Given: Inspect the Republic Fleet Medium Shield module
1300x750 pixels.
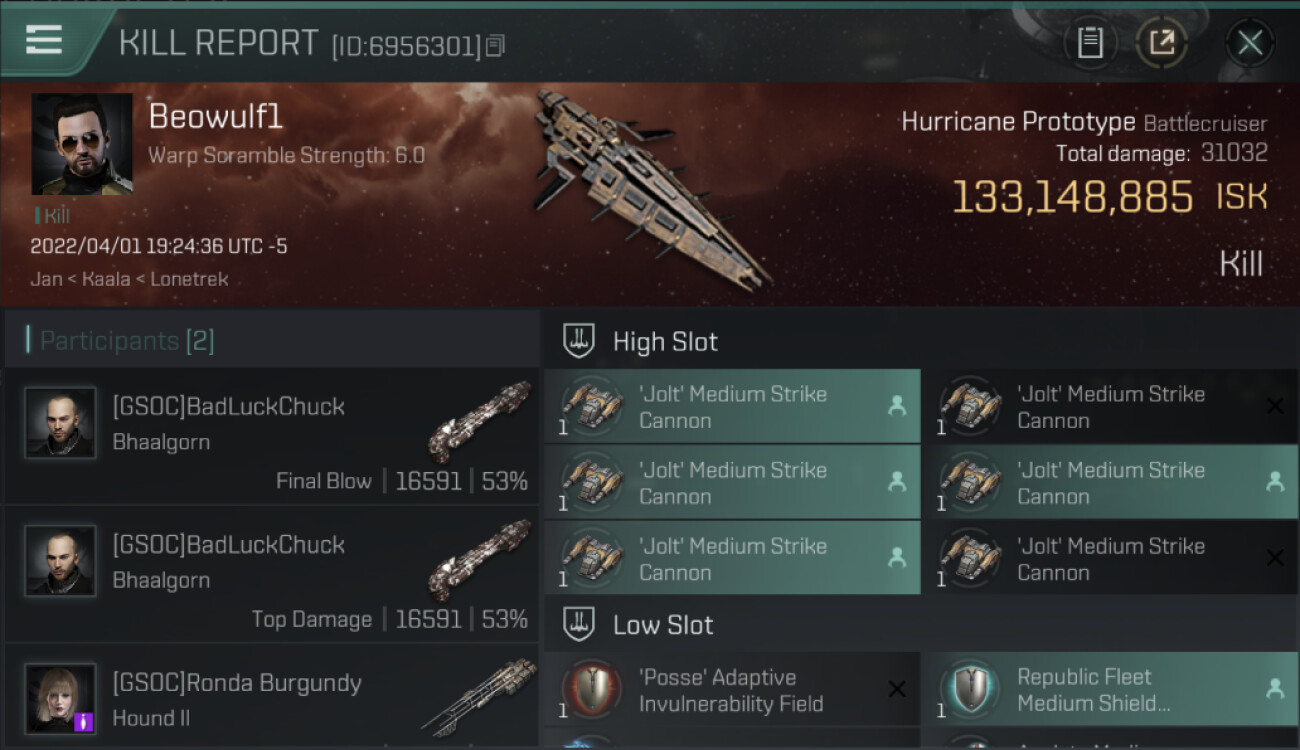Looking at the screenshot, I should point(1109,690).
